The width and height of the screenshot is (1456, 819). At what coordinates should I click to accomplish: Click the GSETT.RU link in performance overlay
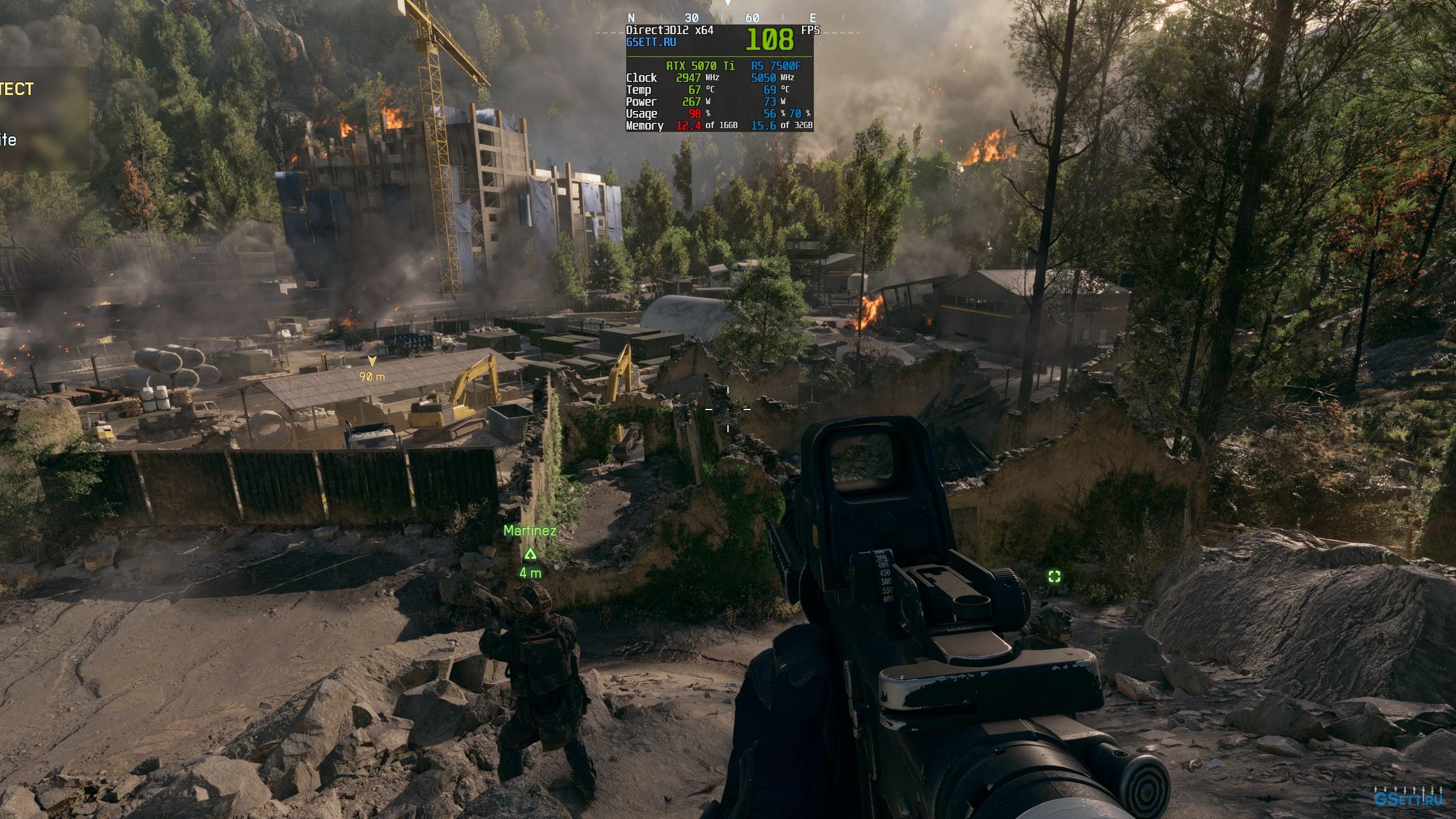651,42
